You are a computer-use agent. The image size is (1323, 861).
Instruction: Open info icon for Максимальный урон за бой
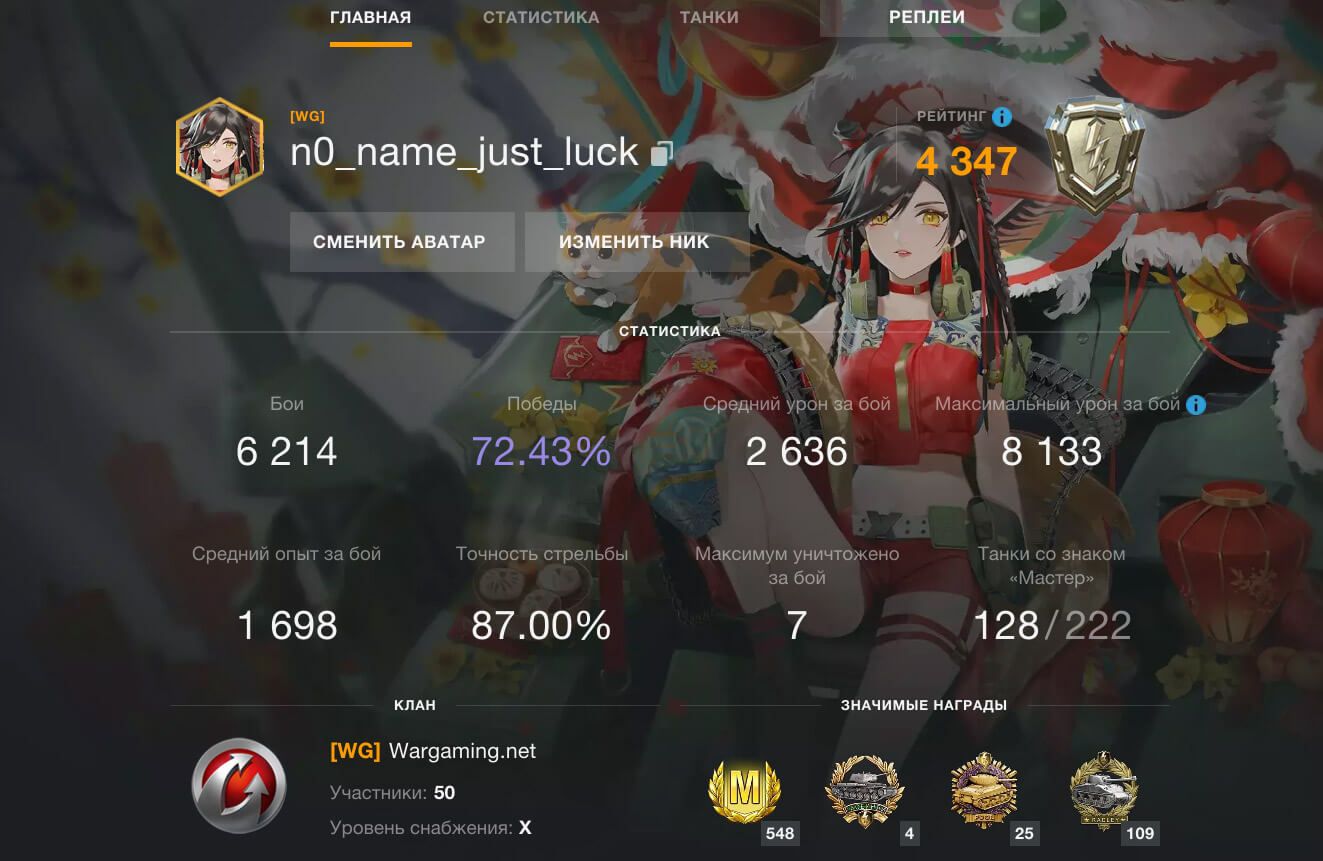tap(1195, 405)
